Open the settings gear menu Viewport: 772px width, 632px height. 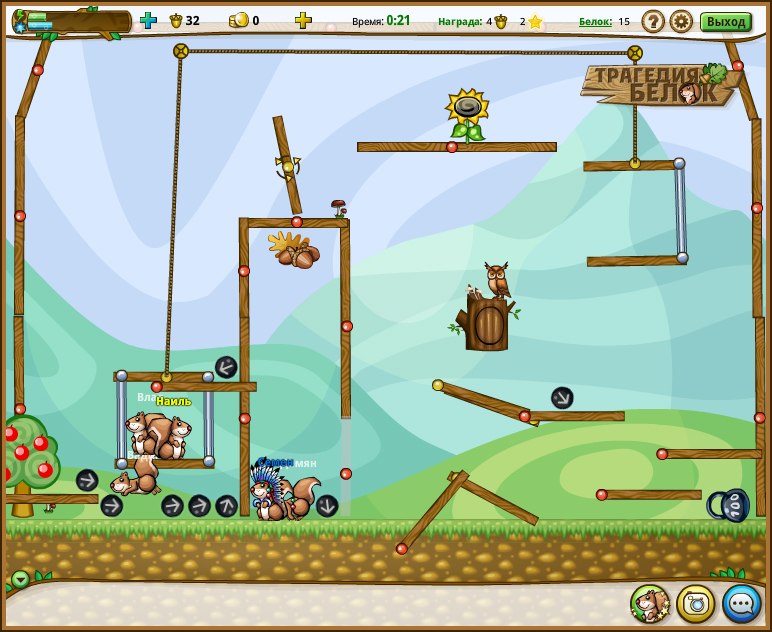point(681,21)
